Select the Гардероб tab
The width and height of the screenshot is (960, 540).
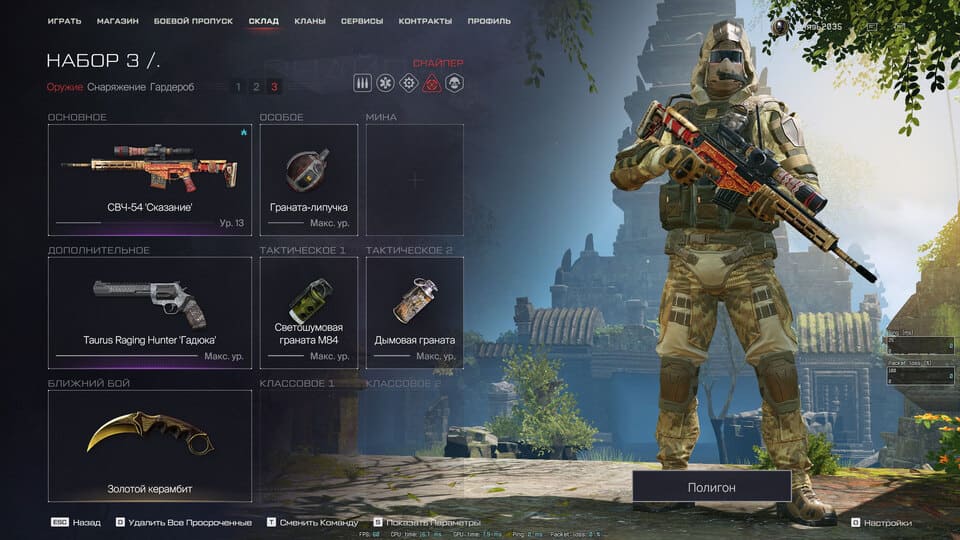(x=172, y=87)
